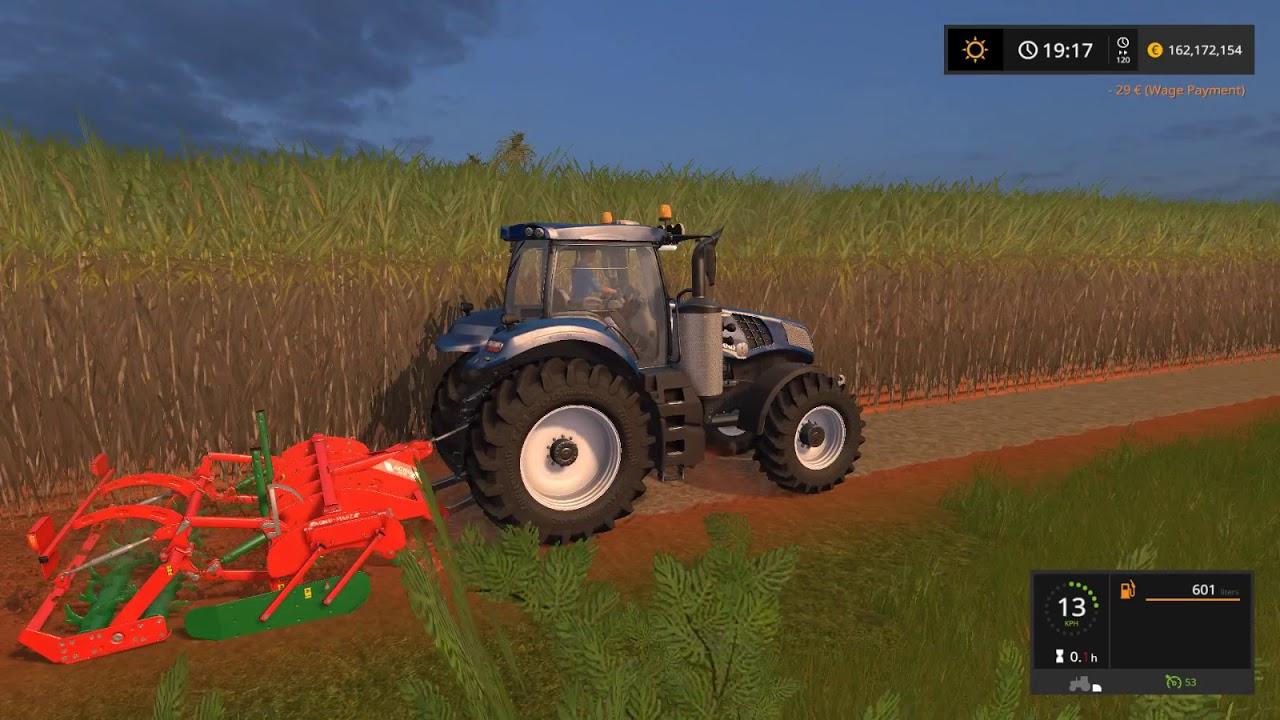Select the blue tractor in the scene
1280x720 pixels.
pos(650,350)
